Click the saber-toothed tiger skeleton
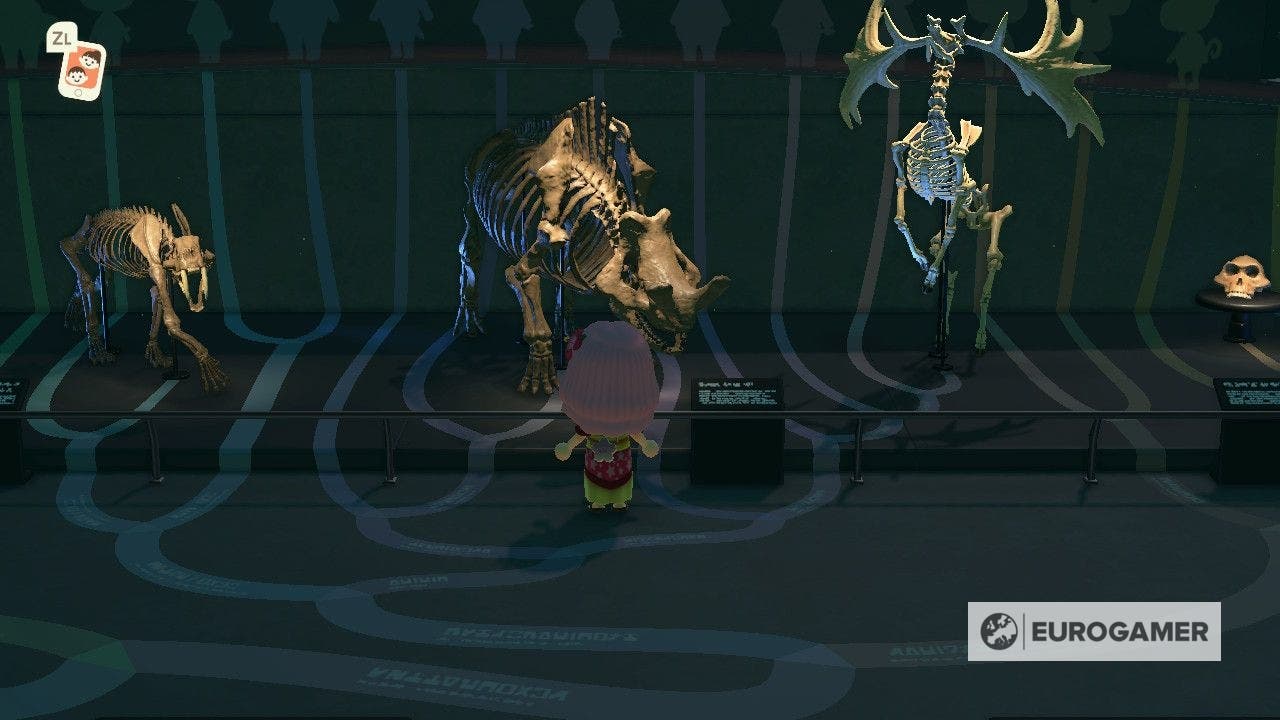Screen dimensions: 1280x720 pos(140,280)
